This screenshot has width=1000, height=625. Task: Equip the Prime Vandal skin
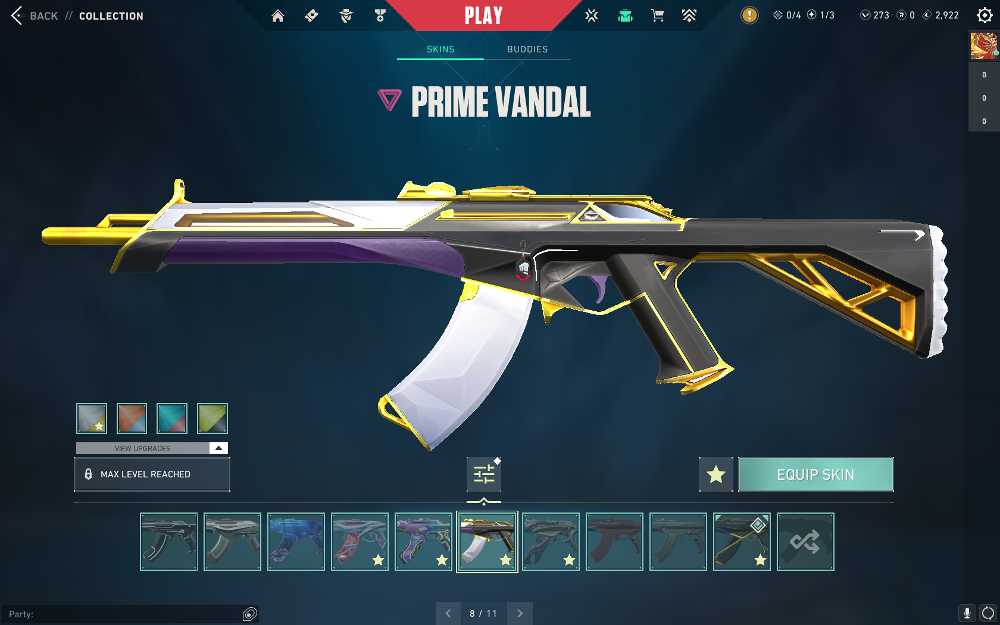pyautogui.click(x=815, y=475)
